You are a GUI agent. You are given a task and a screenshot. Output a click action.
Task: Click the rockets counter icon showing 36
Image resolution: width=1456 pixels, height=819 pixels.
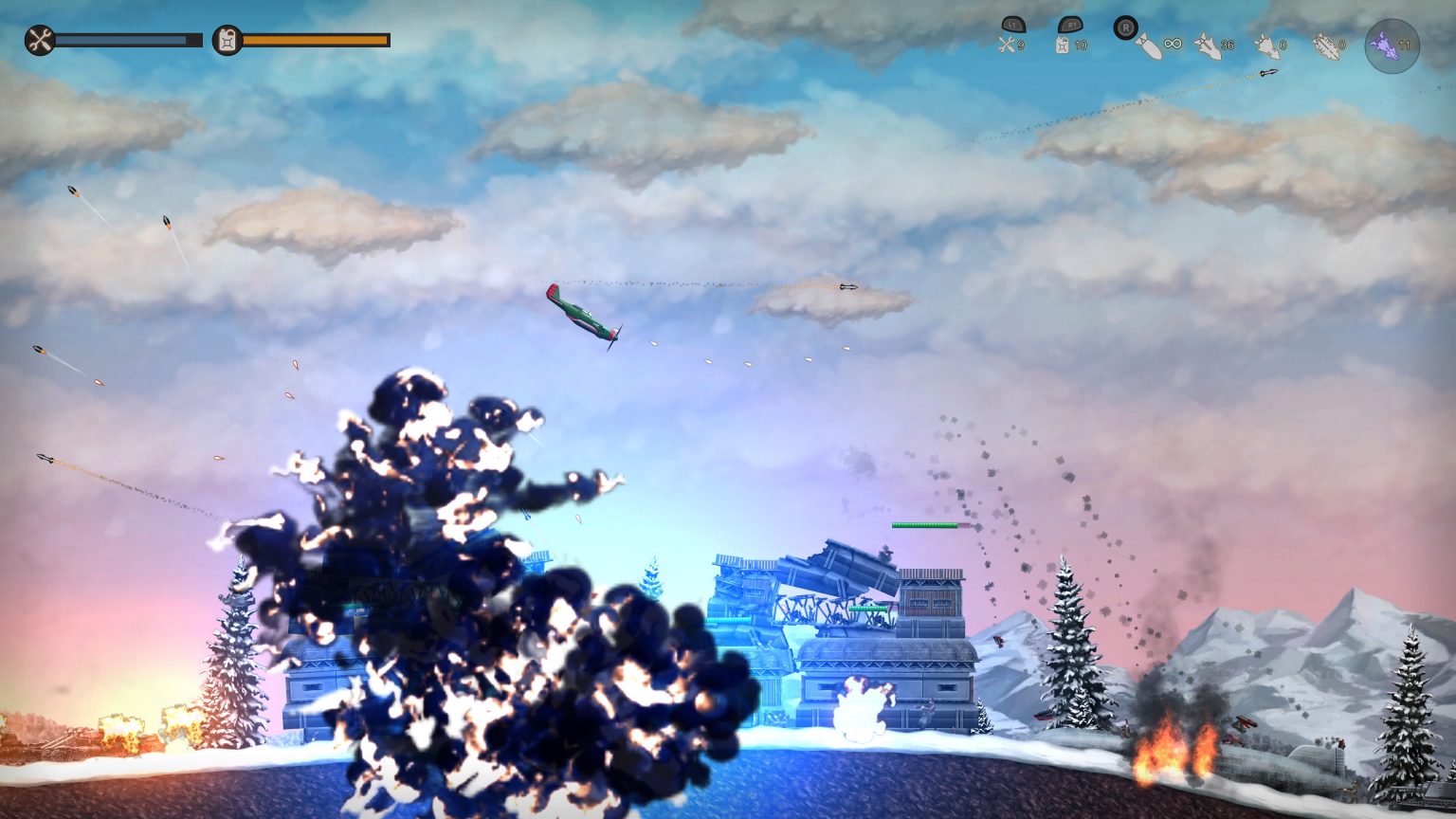[1206, 45]
